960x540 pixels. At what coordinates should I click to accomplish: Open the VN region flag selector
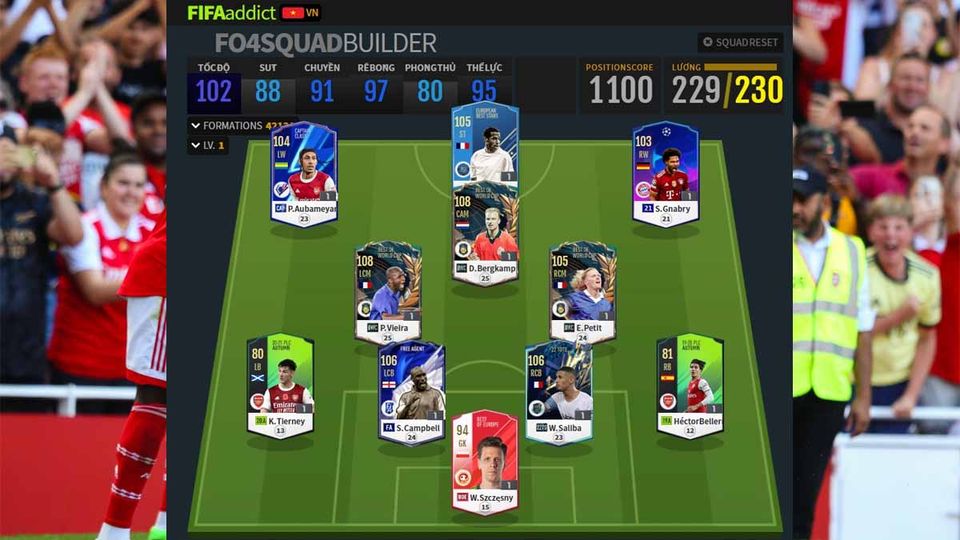click(x=299, y=13)
